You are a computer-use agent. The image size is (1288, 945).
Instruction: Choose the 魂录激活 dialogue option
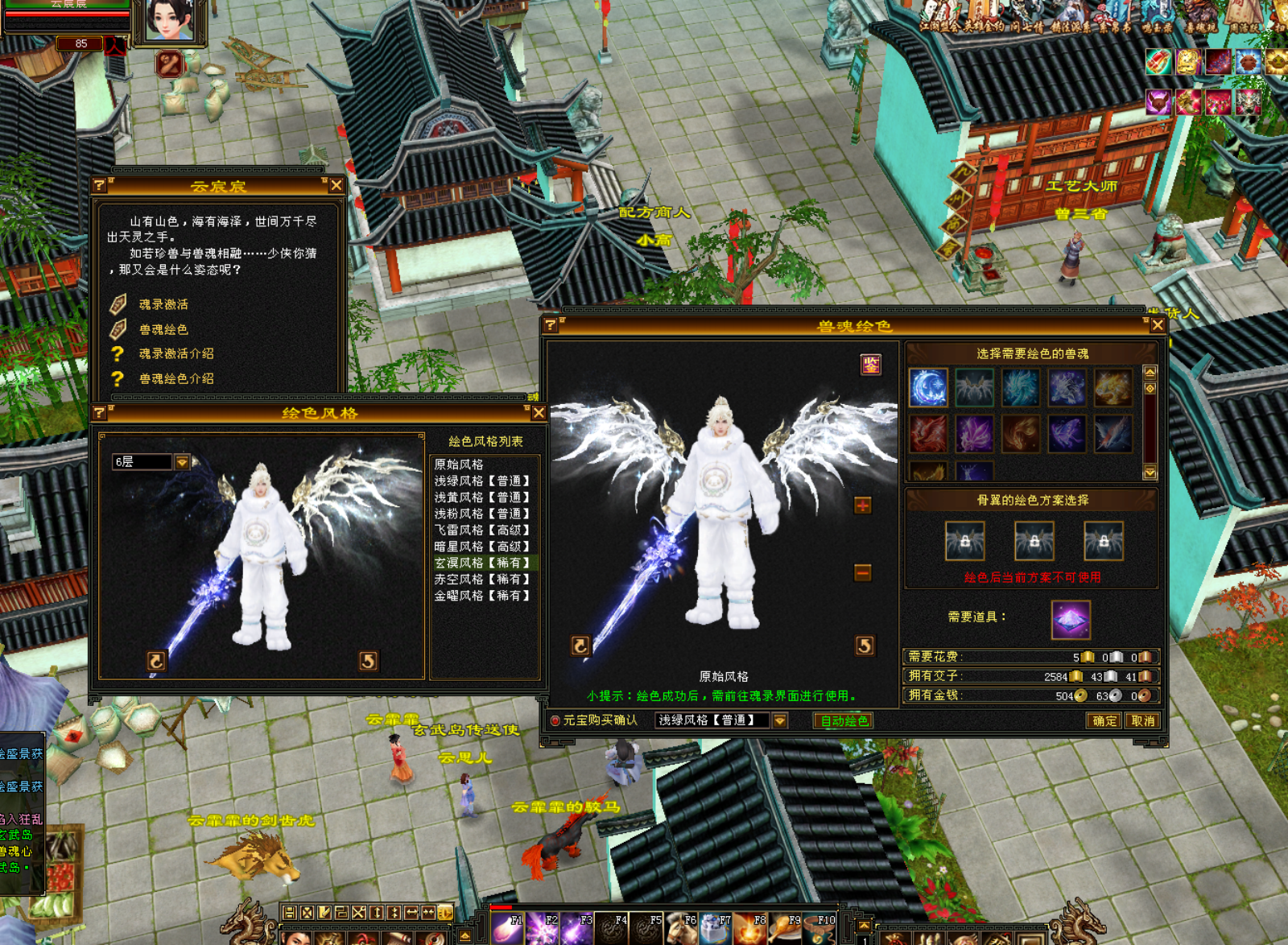(163, 304)
